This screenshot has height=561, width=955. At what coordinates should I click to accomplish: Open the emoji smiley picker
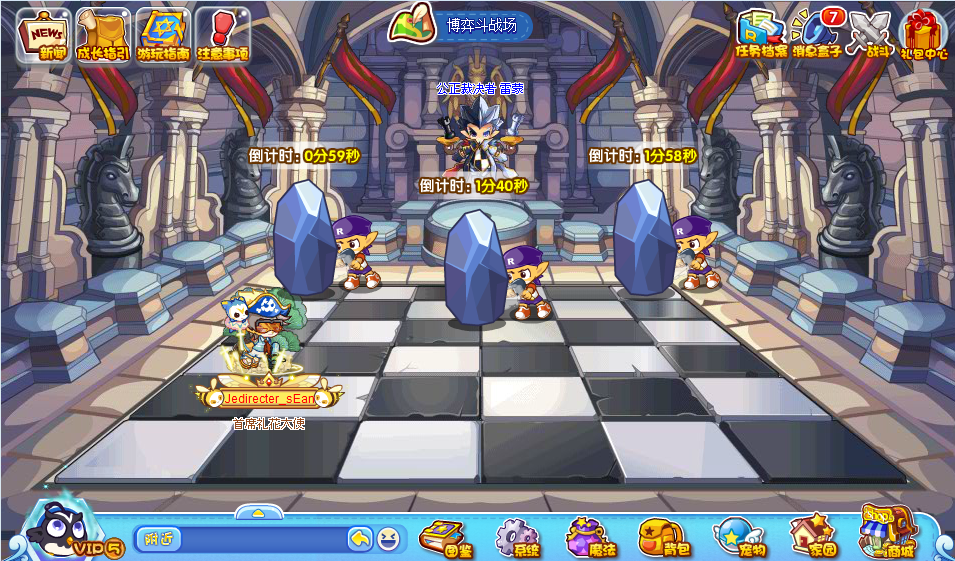coord(388,539)
